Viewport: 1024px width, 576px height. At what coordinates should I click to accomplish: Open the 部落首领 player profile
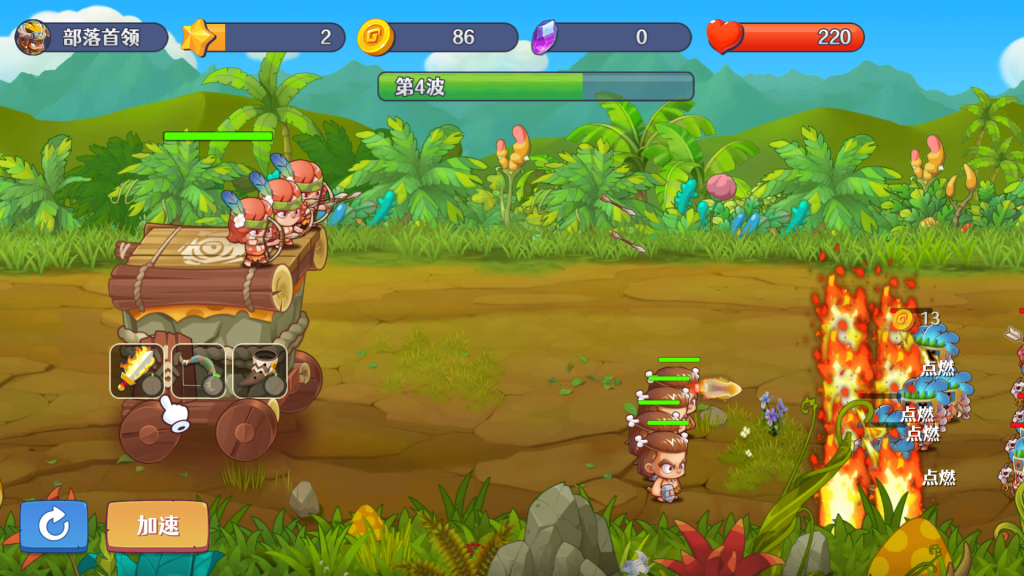(x=90, y=38)
